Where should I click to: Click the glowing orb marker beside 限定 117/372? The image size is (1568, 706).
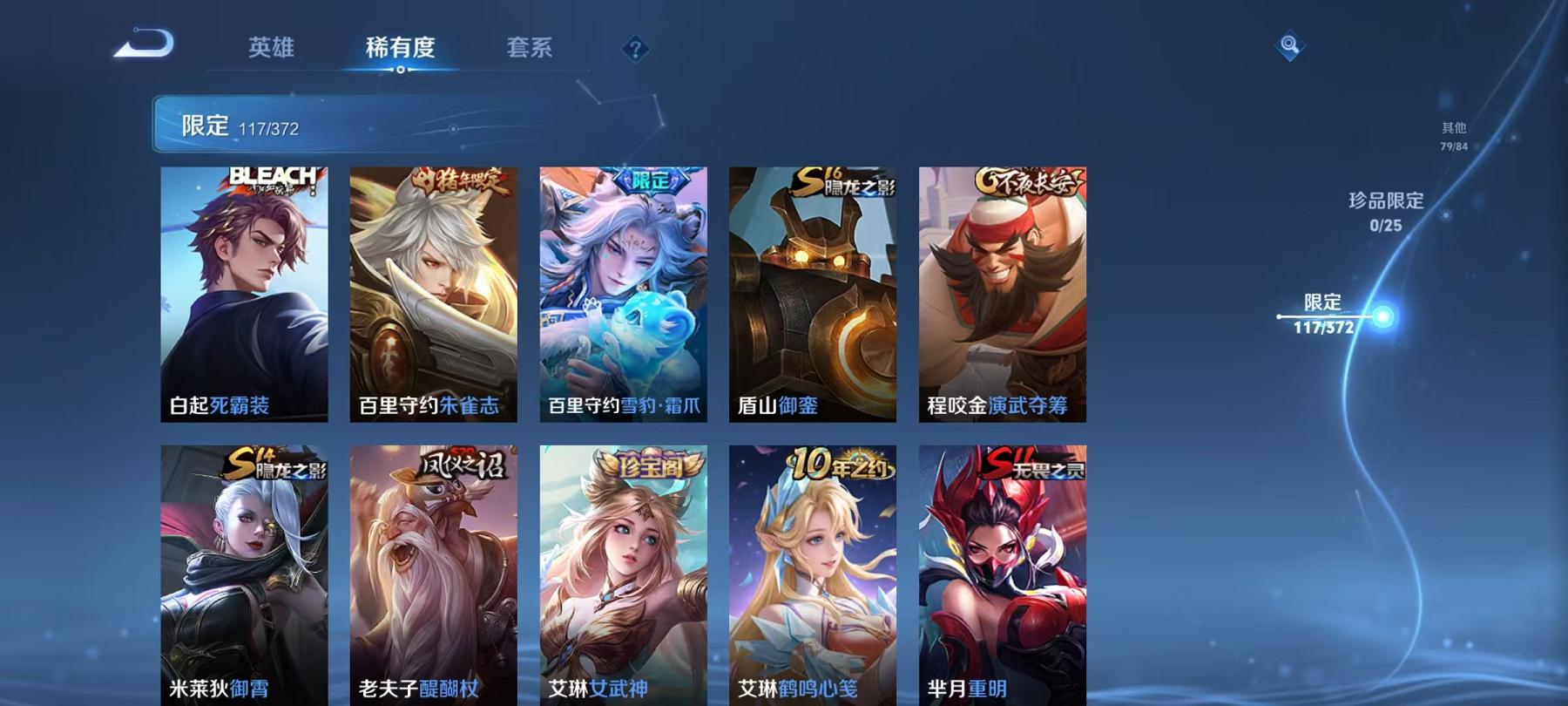(1383, 318)
